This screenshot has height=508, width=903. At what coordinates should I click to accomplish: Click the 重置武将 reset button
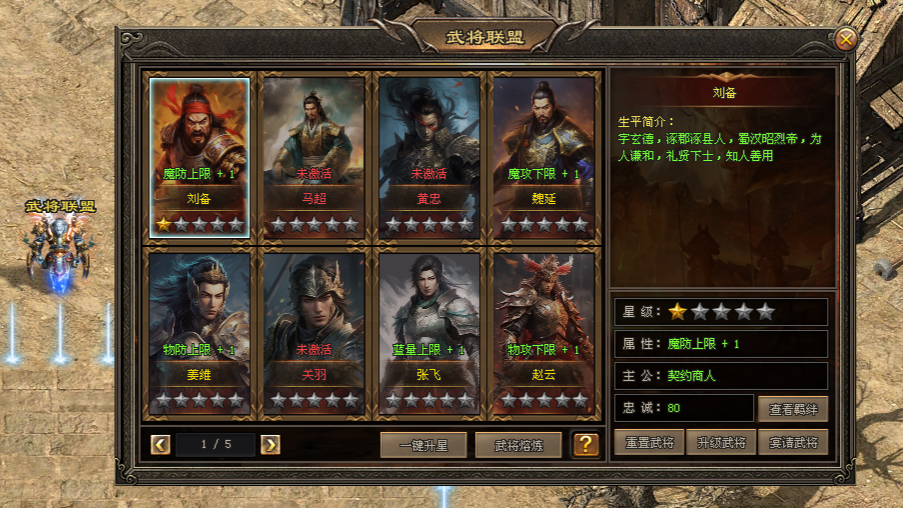point(649,442)
